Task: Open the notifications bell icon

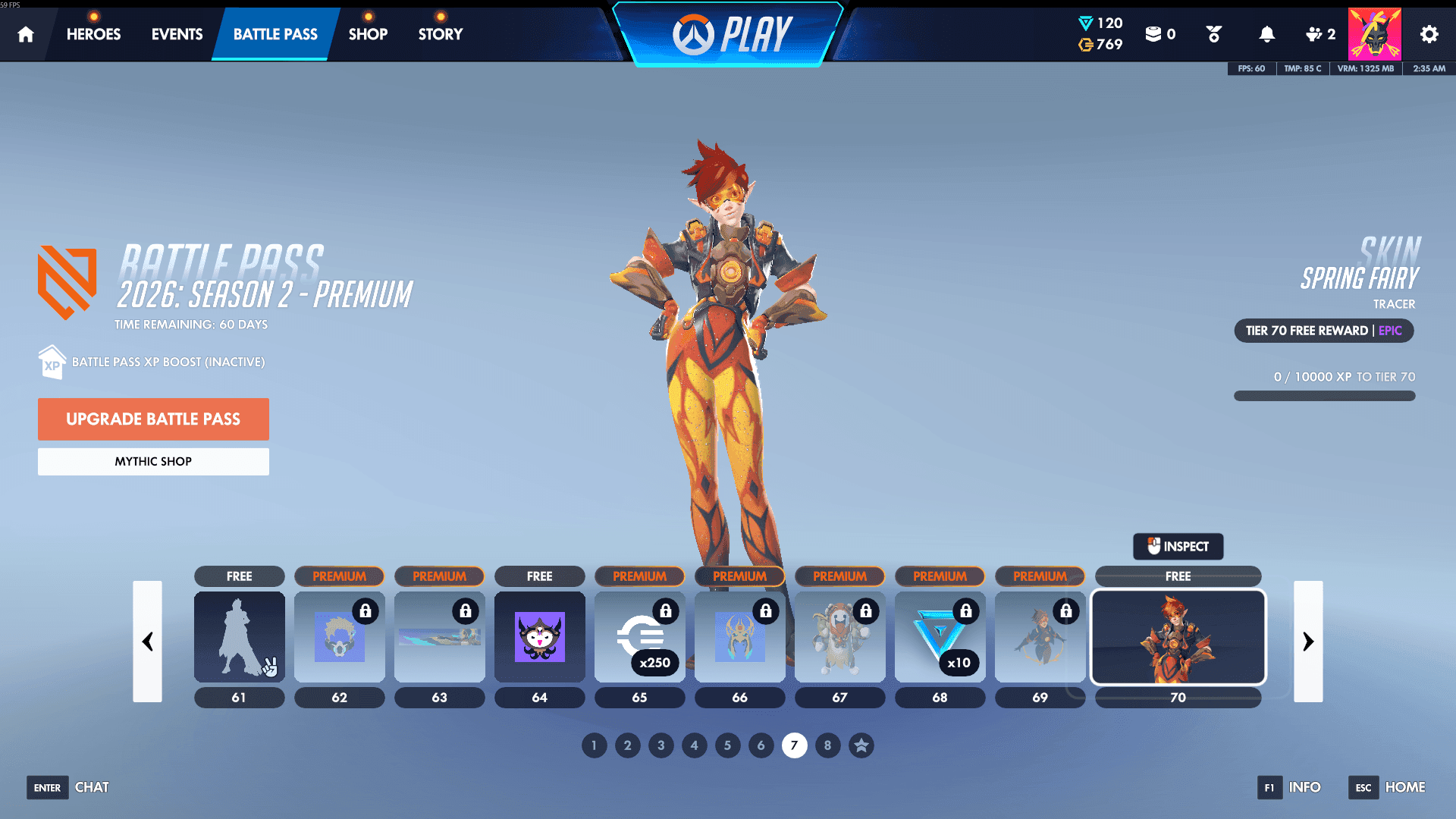Action: (x=1266, y=33)
